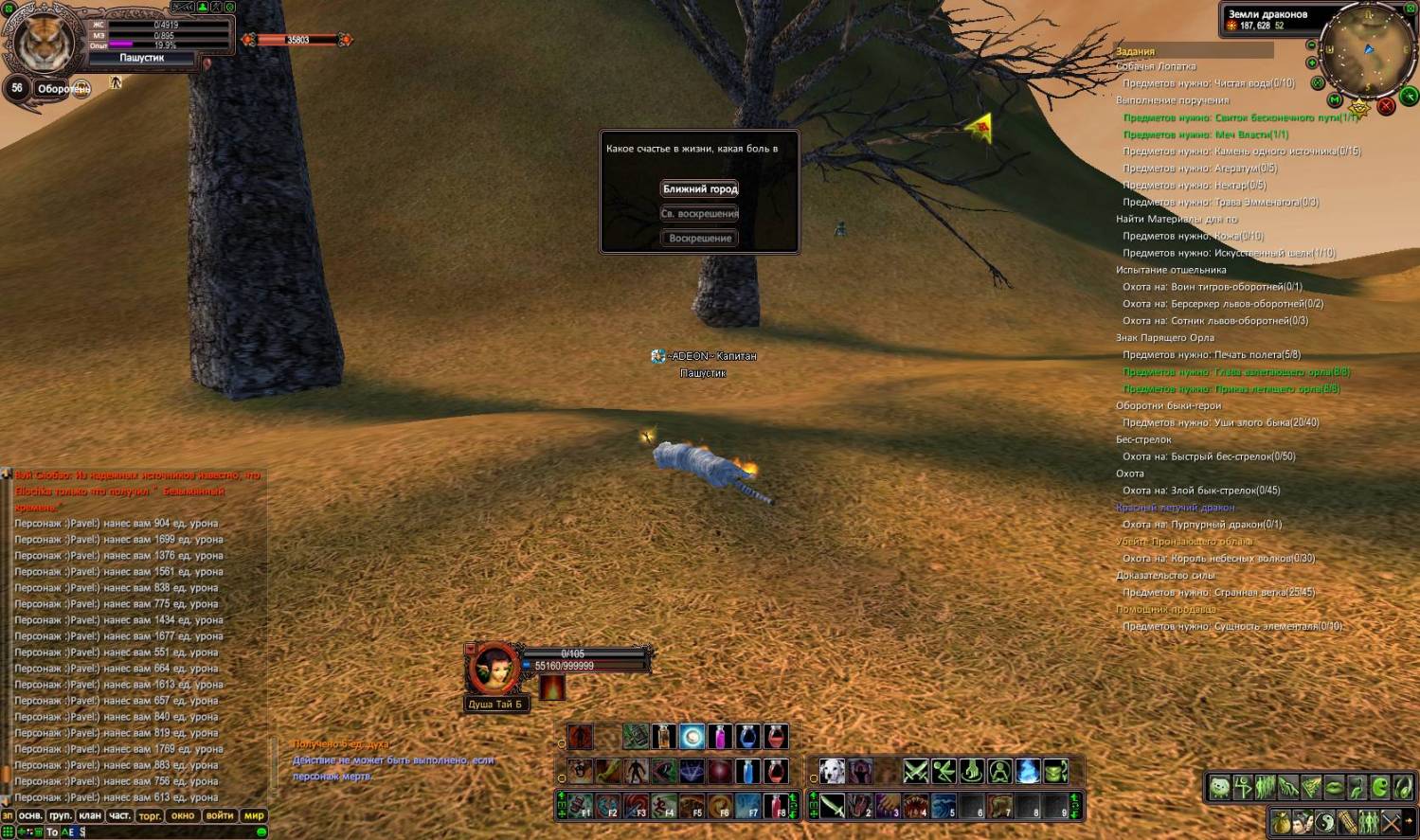Click the crossed swords icon in bottom menu

point(1391,822)
